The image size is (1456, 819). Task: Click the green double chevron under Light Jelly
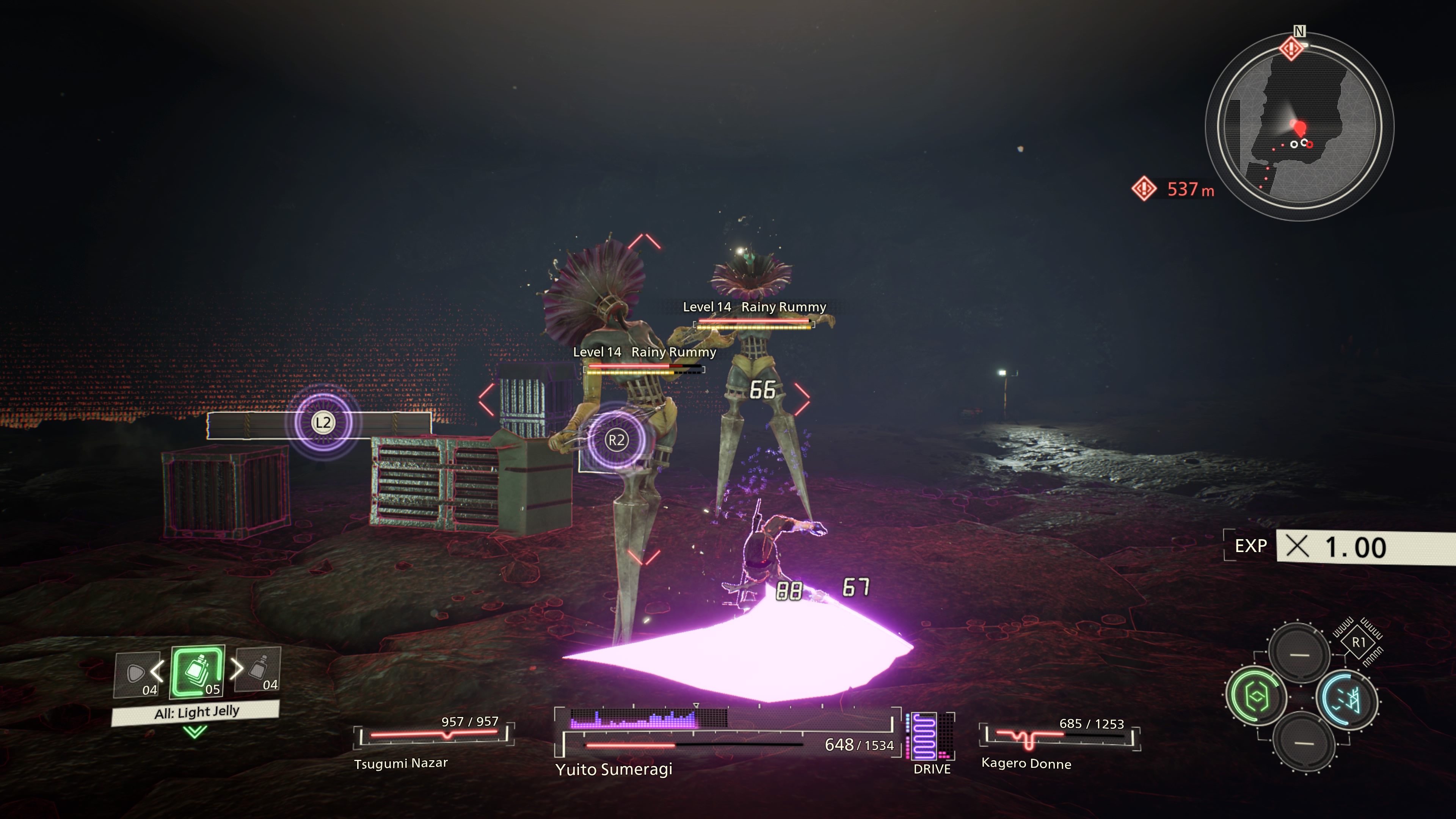tap(195, 733)
